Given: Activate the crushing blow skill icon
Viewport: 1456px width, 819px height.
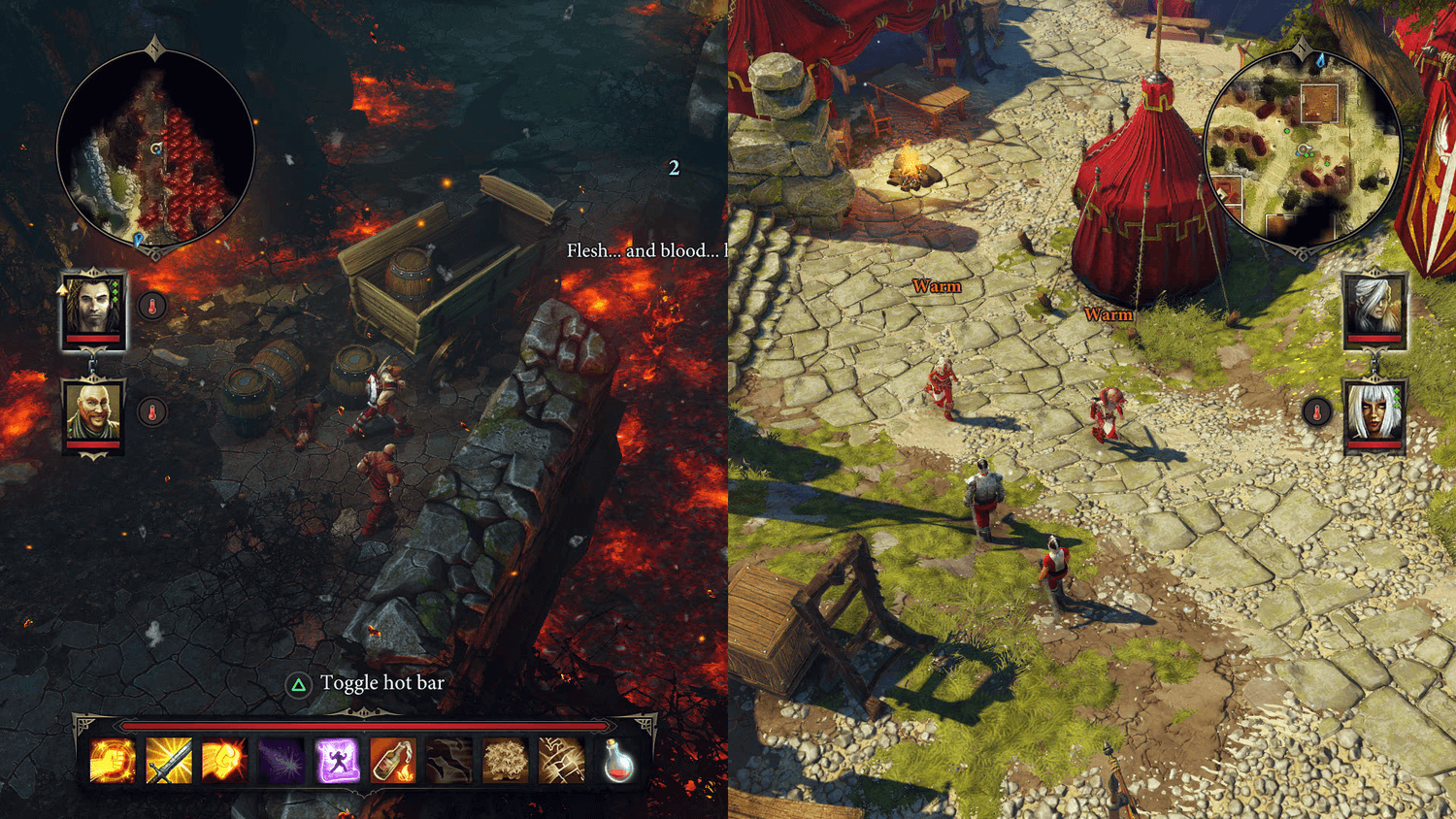Looking at the screenshot, I should click(560, 765).
